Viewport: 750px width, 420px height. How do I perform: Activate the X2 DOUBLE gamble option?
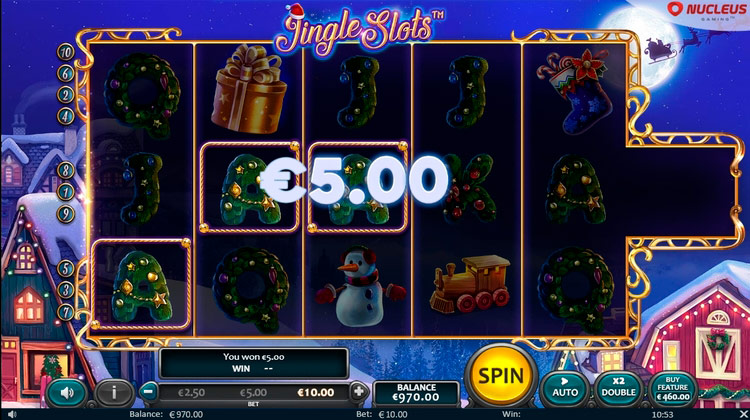[x=617, y=387]
